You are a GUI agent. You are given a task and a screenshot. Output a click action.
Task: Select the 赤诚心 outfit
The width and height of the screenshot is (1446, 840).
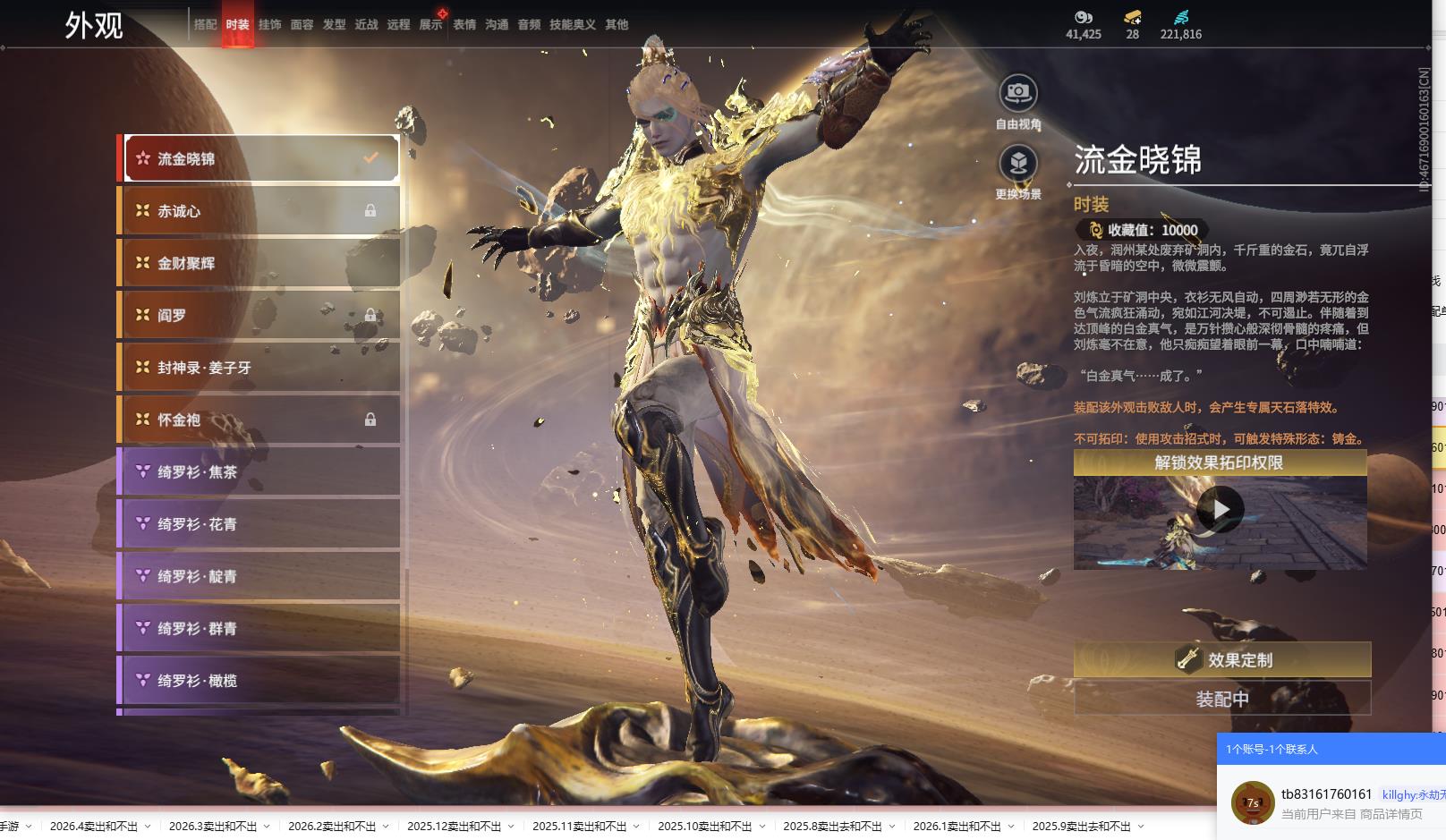click(259, 211)
